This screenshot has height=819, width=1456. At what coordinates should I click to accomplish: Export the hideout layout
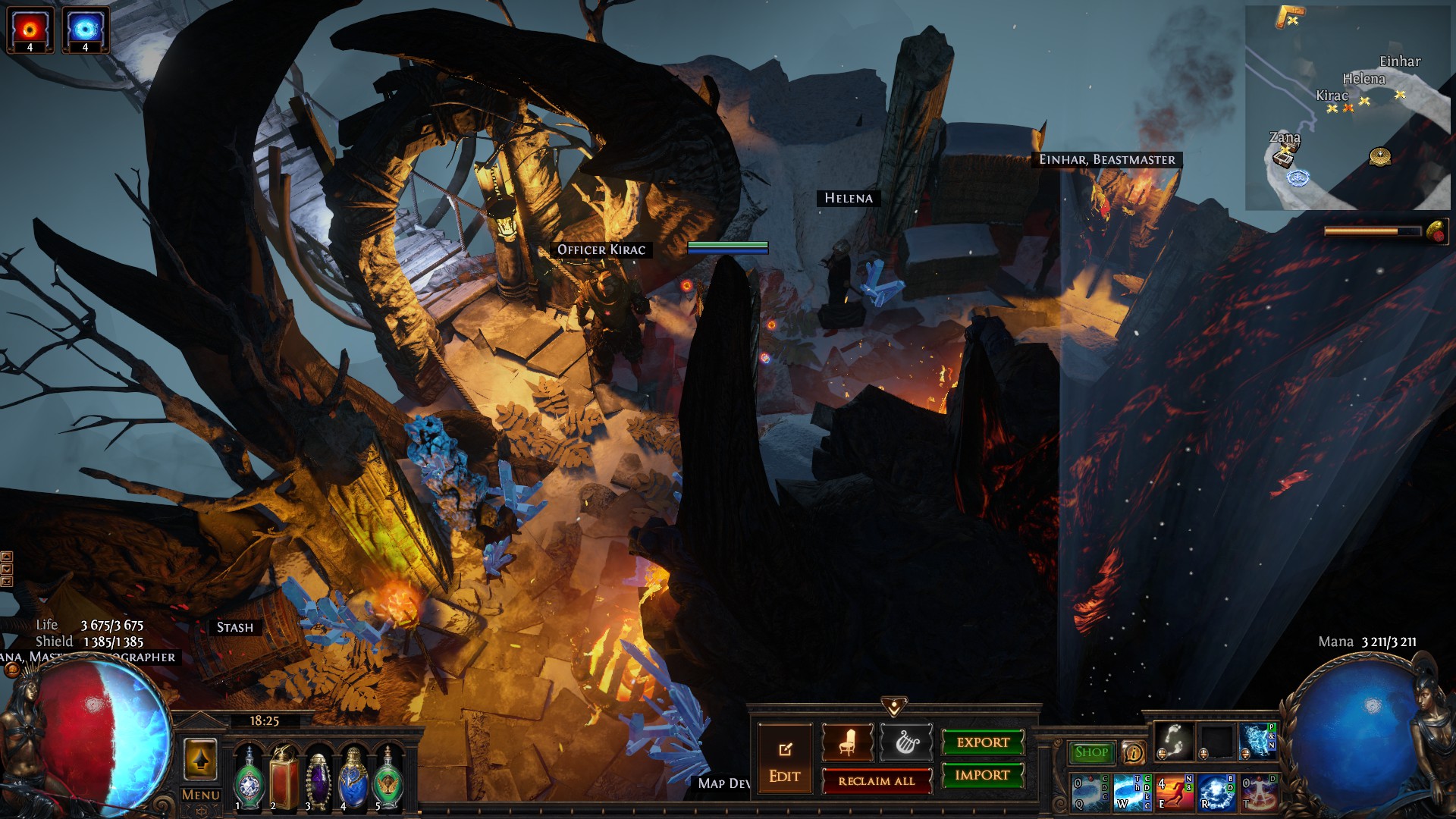[983, 742]
